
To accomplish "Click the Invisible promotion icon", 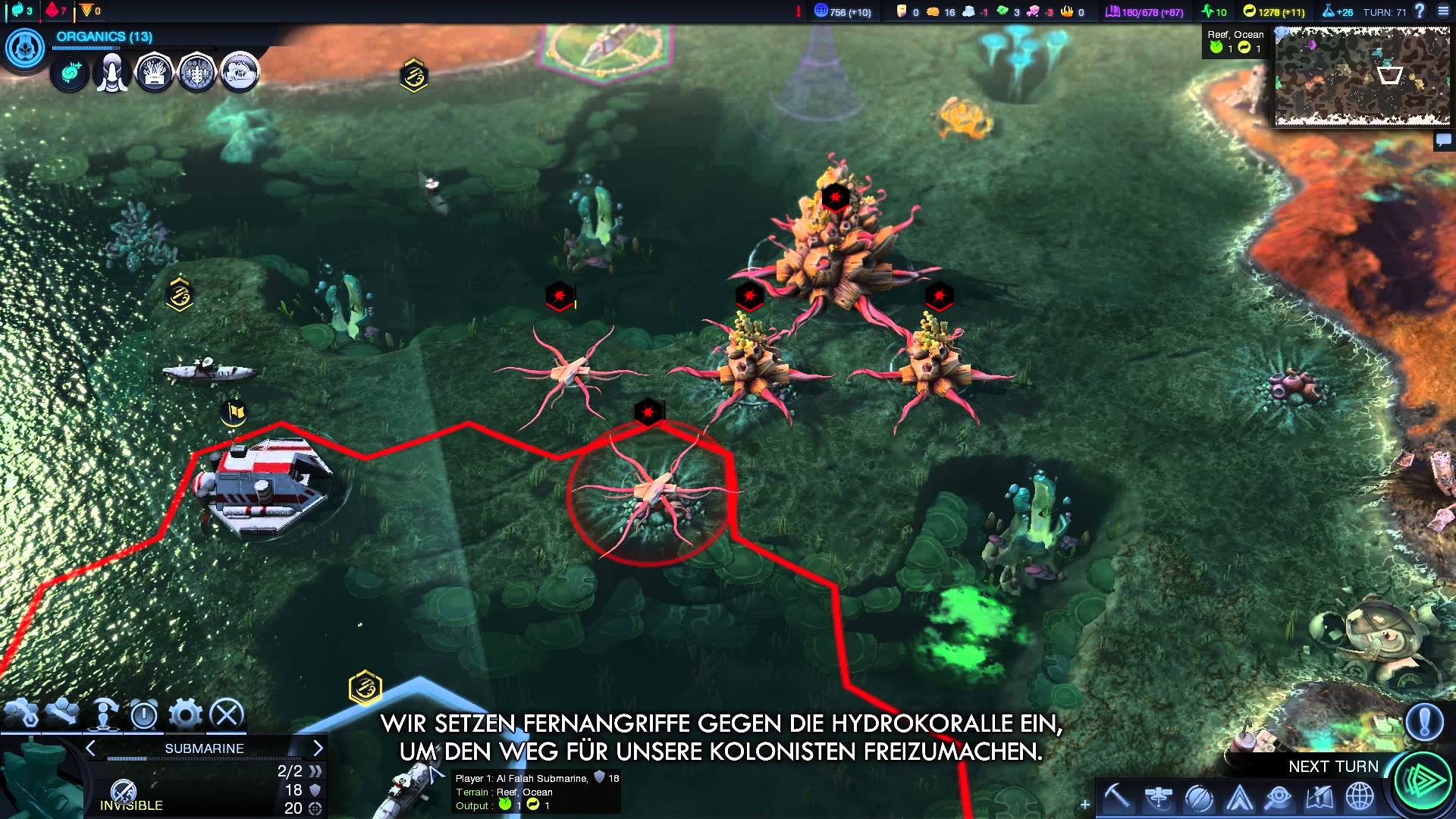I will (x=124, y=792).
